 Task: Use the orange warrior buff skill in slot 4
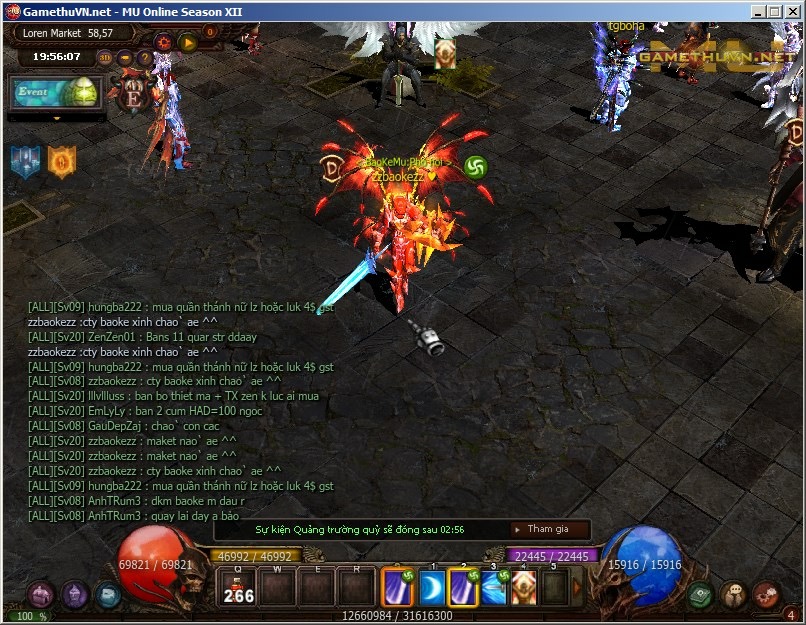tap(524, 587)
